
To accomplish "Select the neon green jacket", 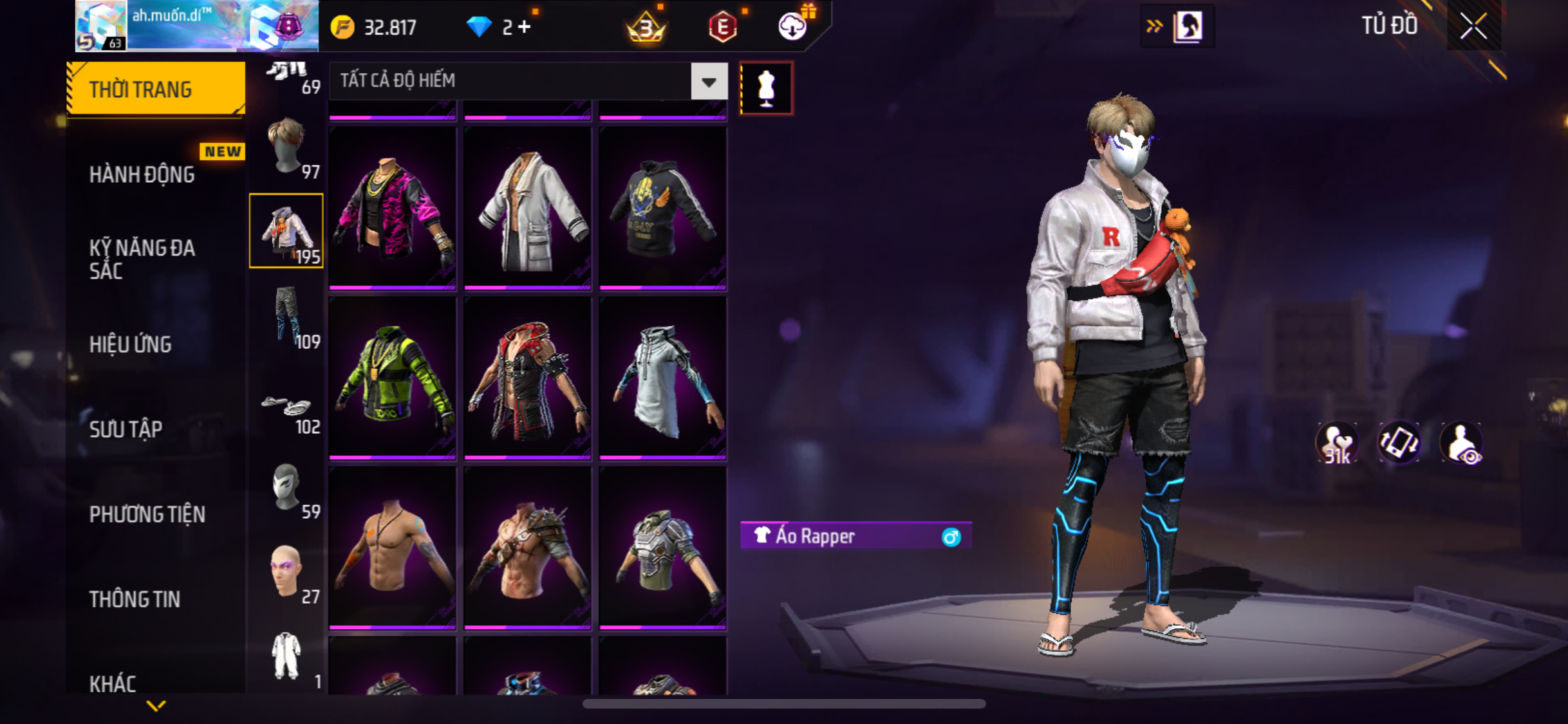I will 392,378.
